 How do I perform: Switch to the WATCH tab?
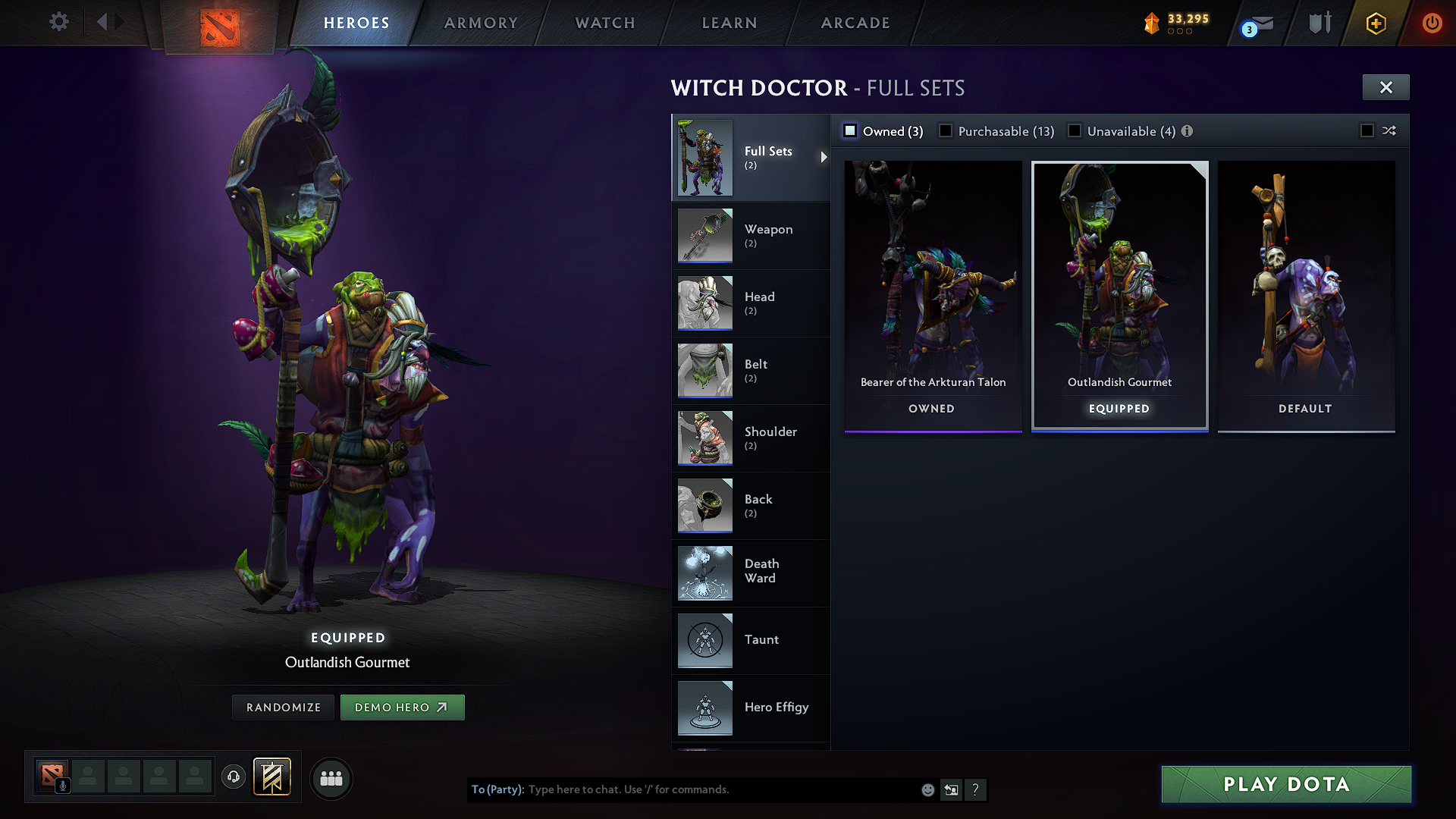click(x=604, y=23)
